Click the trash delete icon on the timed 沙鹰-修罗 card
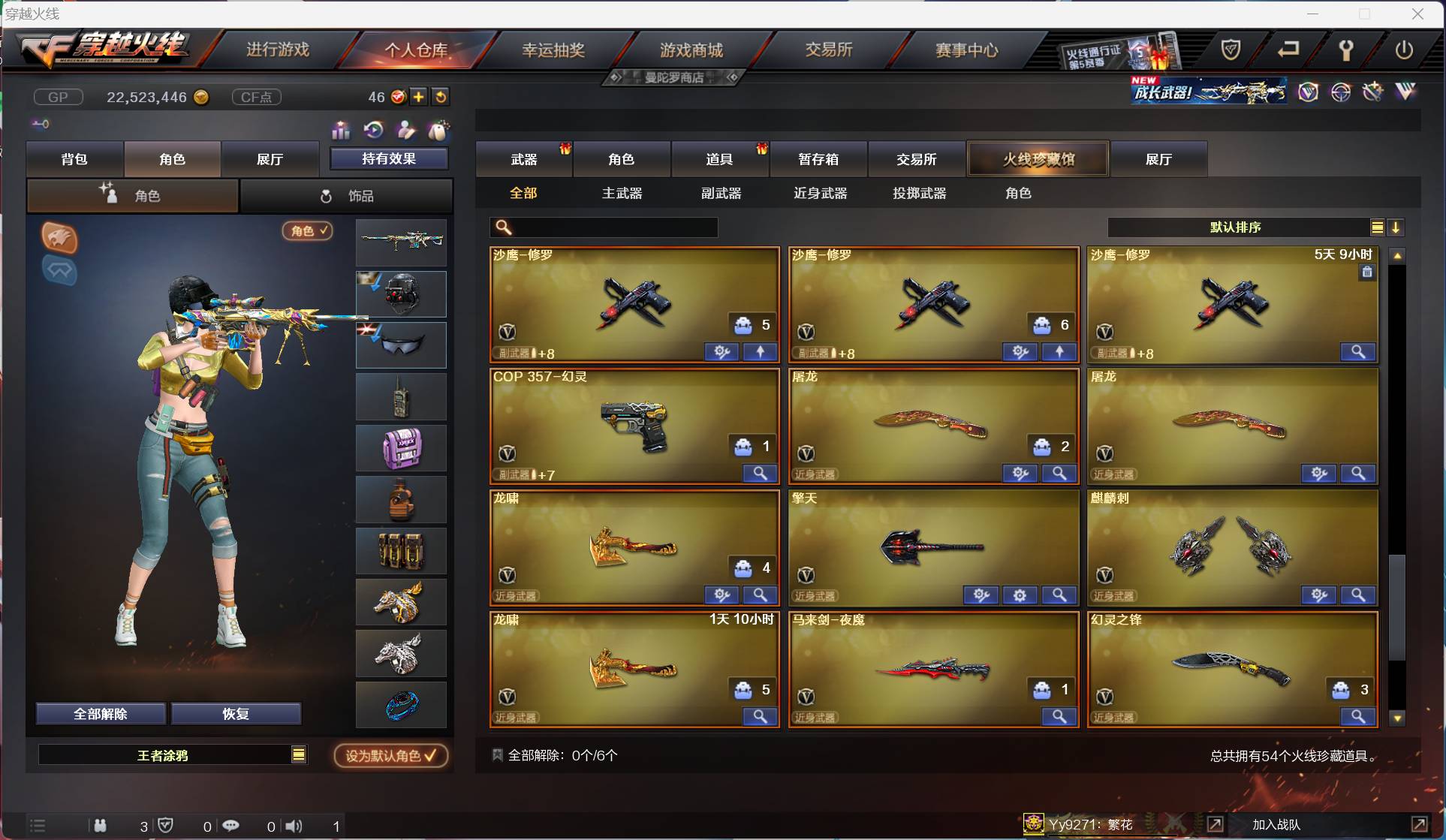Screen dimensions: 1446x840 tap(1366, 272)
